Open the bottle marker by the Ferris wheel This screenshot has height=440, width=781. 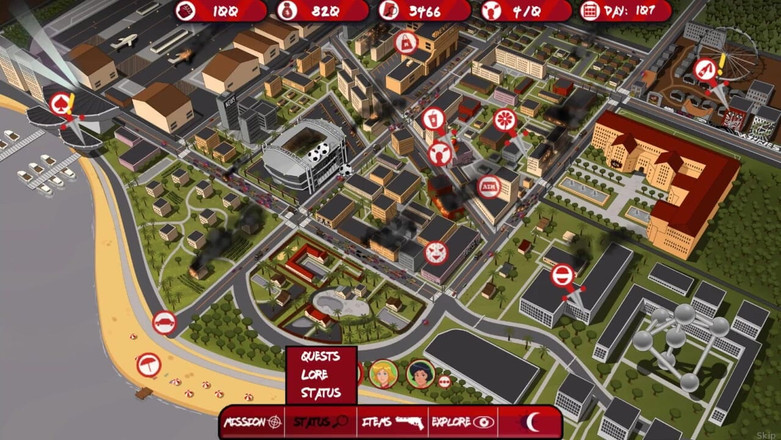tap(706, 70)
